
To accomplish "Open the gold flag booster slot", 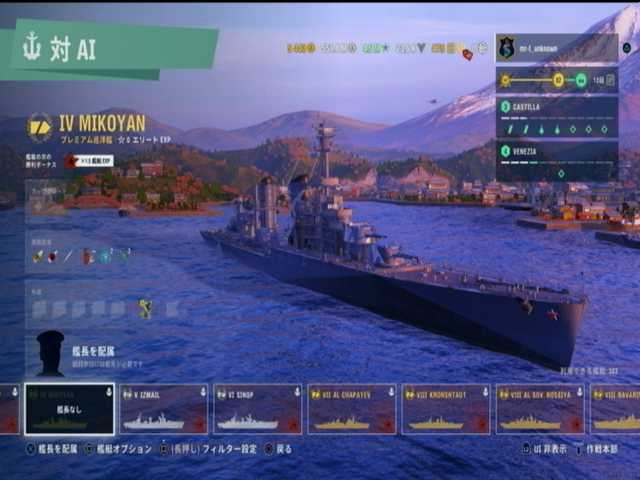I will 145,309.
